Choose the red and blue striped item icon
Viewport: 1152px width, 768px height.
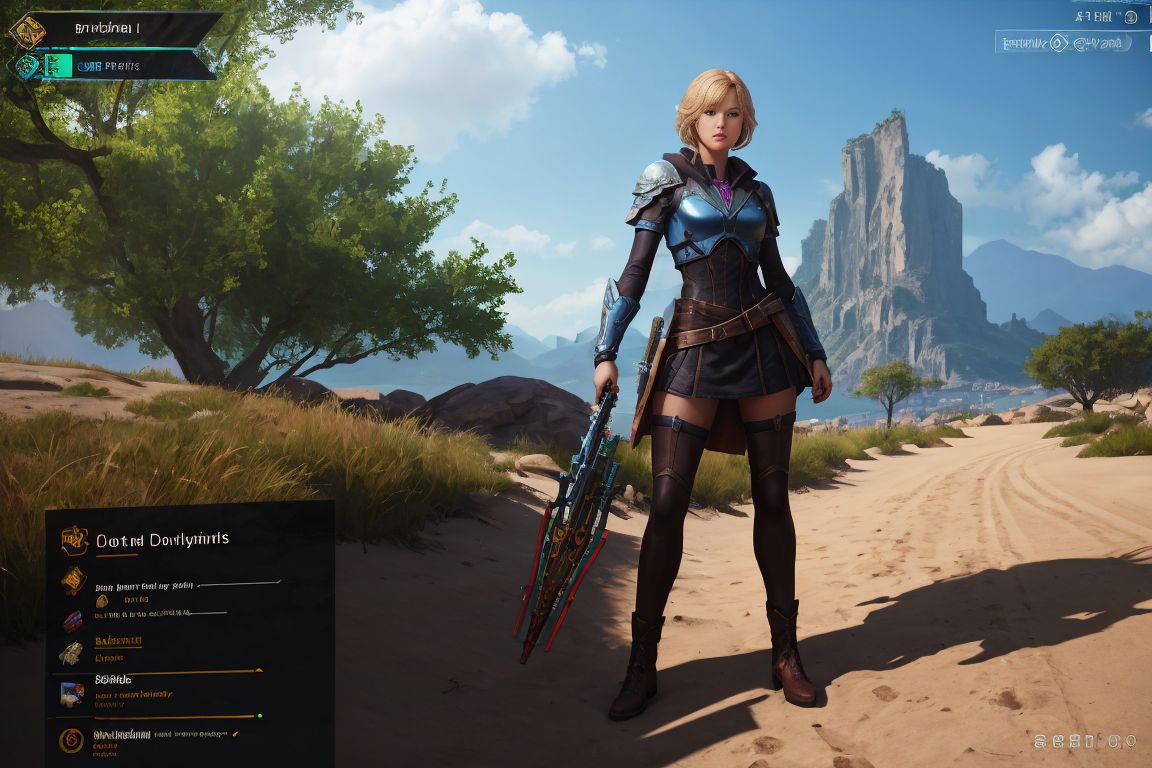tap(72, 621)
